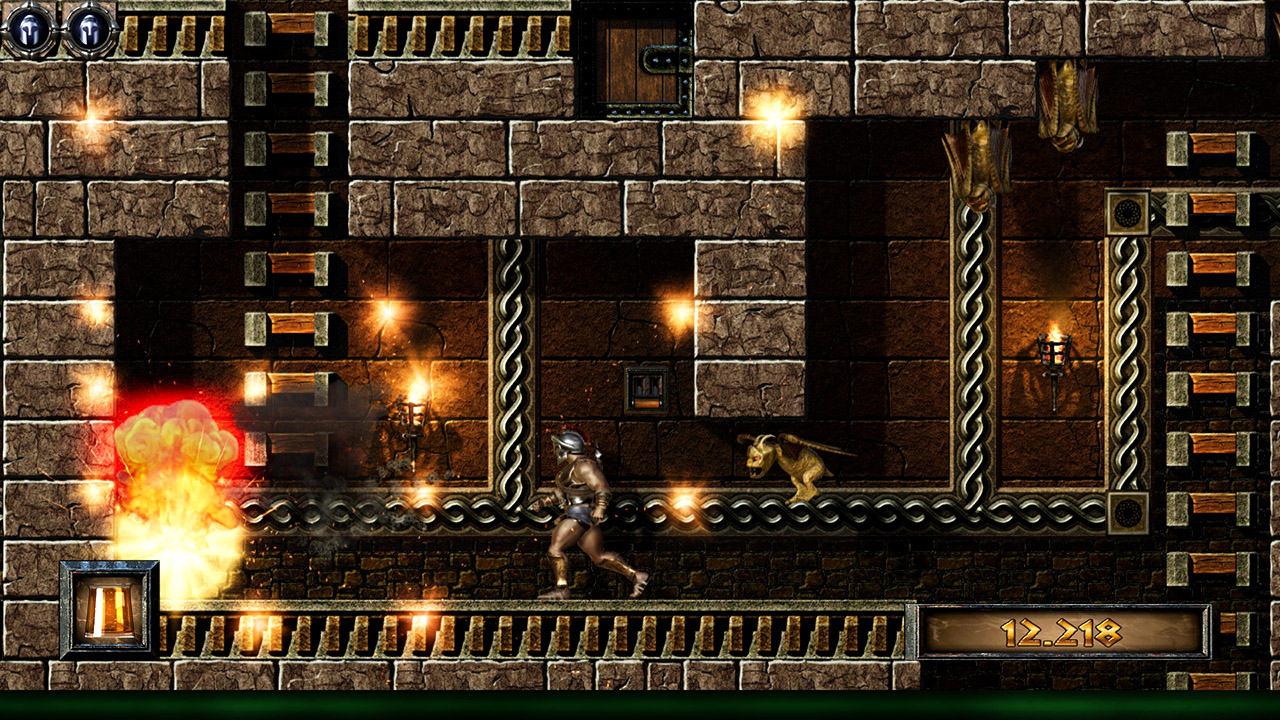The width and height of the screenshot is (1280, 720).
Task: Select the winged beast enemy
Action: 785,465
